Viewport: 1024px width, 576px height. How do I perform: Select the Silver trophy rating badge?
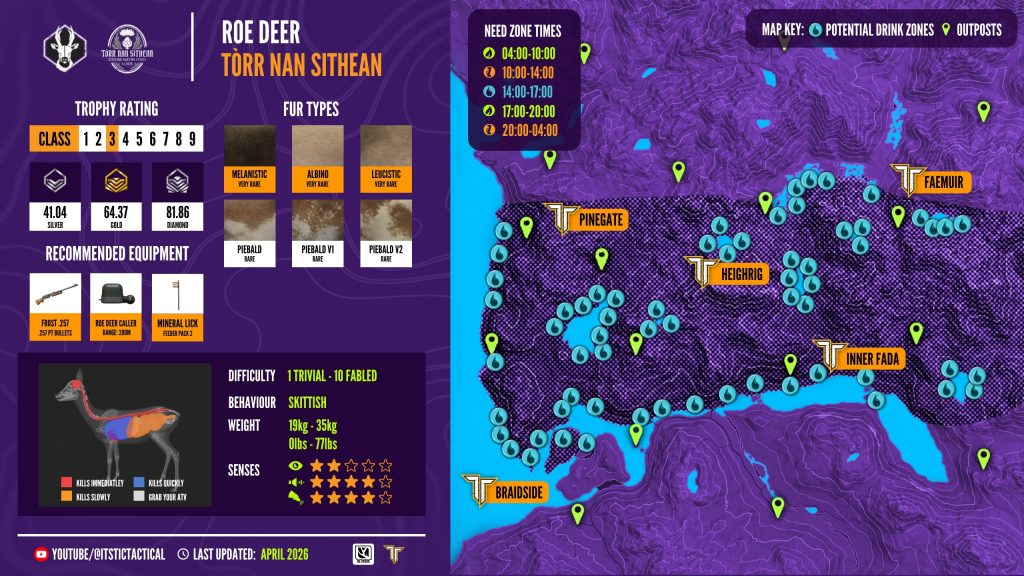click(x=55, y=198)
